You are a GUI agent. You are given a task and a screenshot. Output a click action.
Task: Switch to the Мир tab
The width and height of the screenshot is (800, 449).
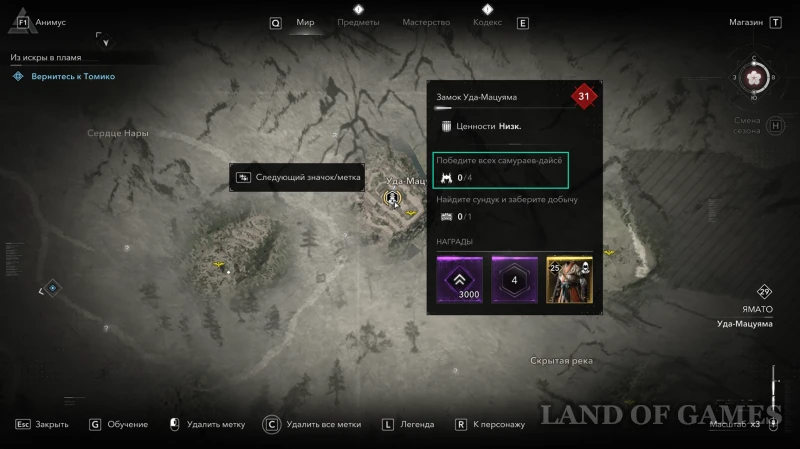[x=305, y=22]
